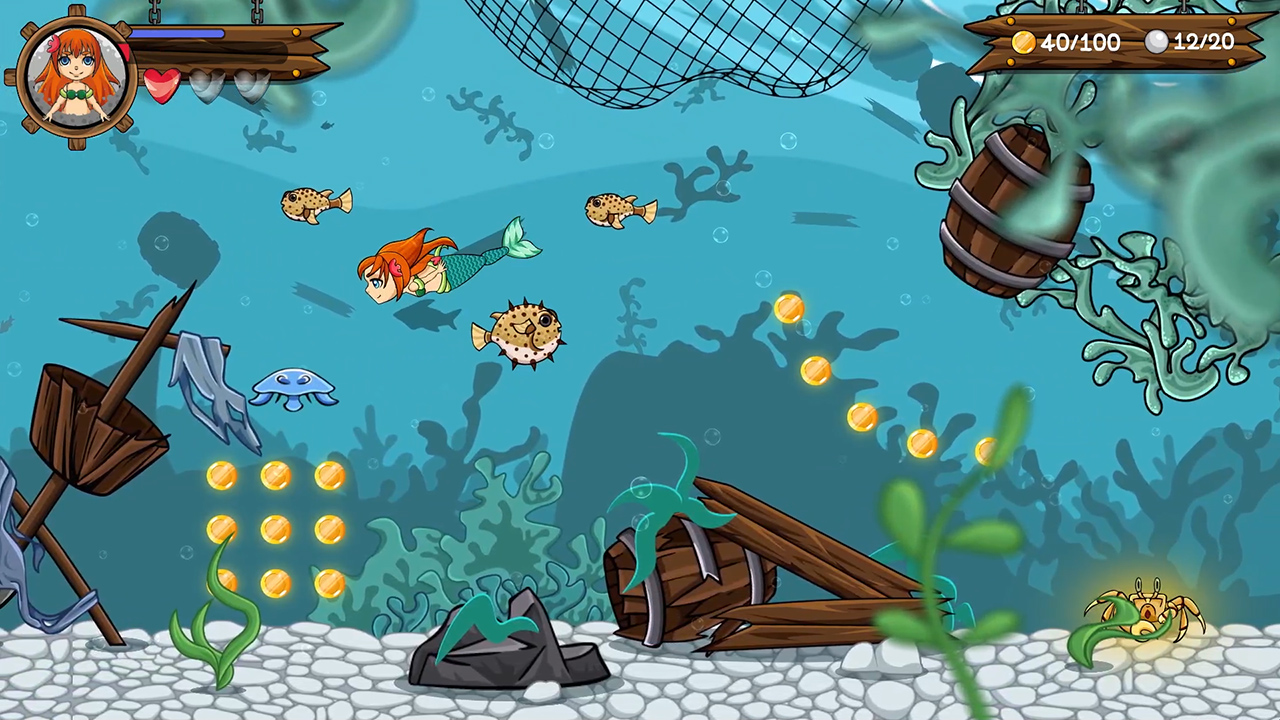Click the 40/100 coin counter text

coord(1080,42)
